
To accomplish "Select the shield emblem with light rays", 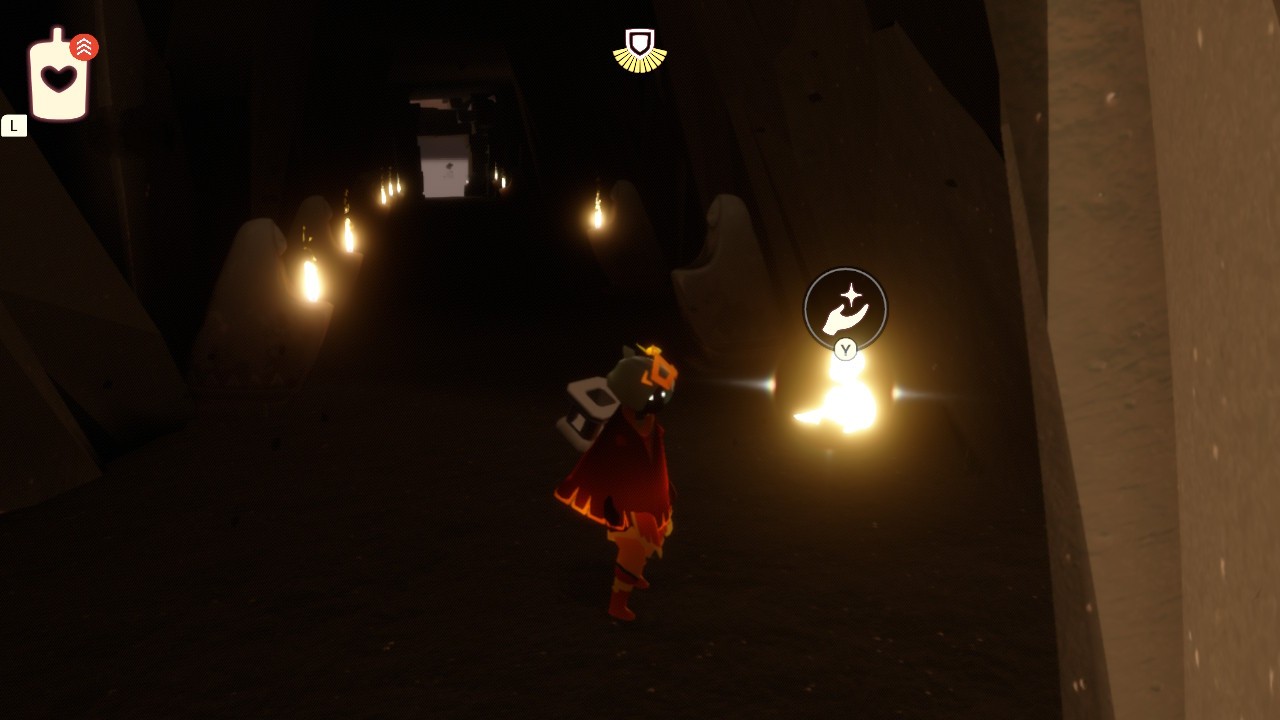I will point(639,48).
